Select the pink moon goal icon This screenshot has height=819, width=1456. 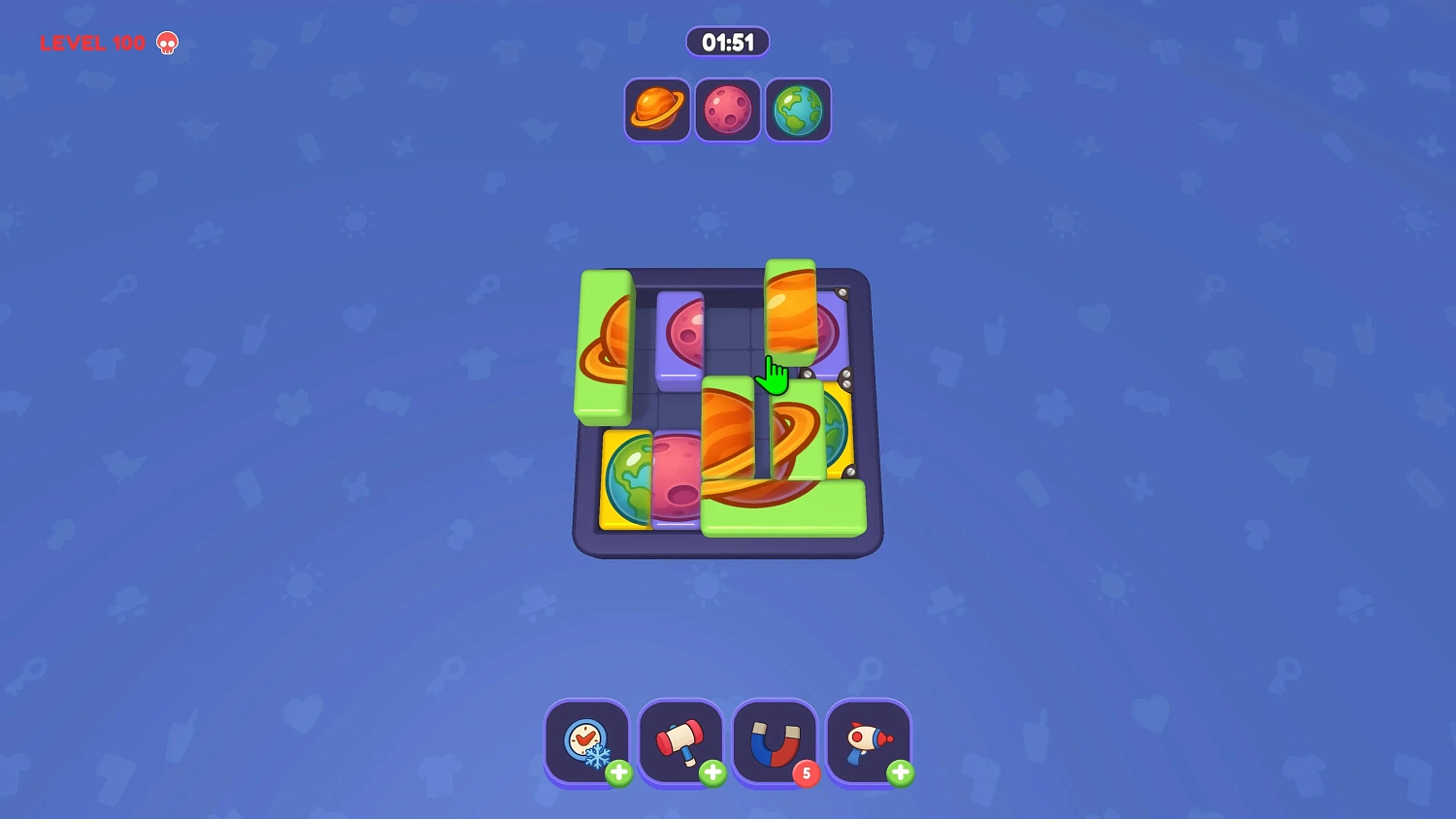point(727,110)
